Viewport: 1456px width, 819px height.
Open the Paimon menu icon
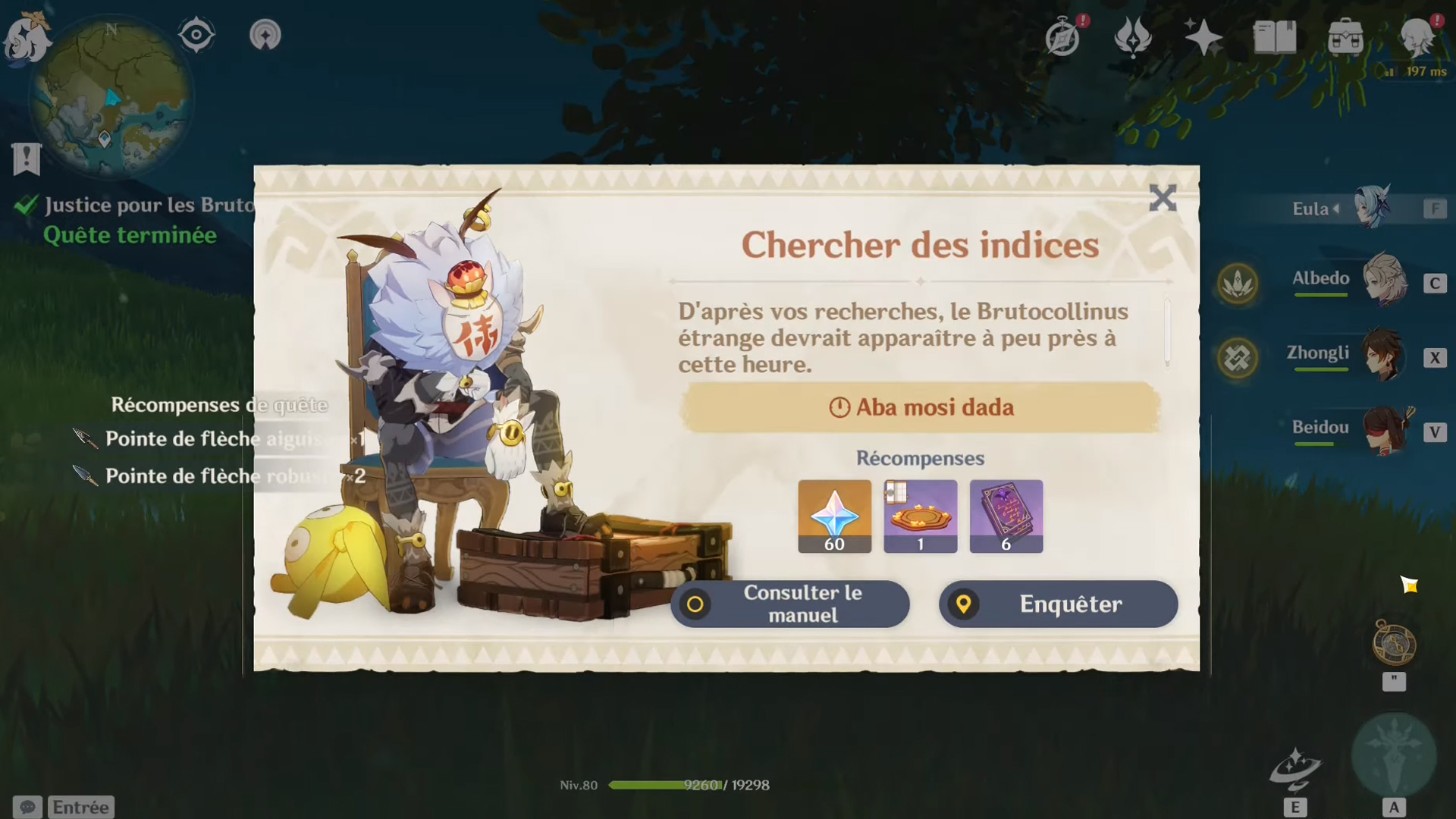(27, 35)
